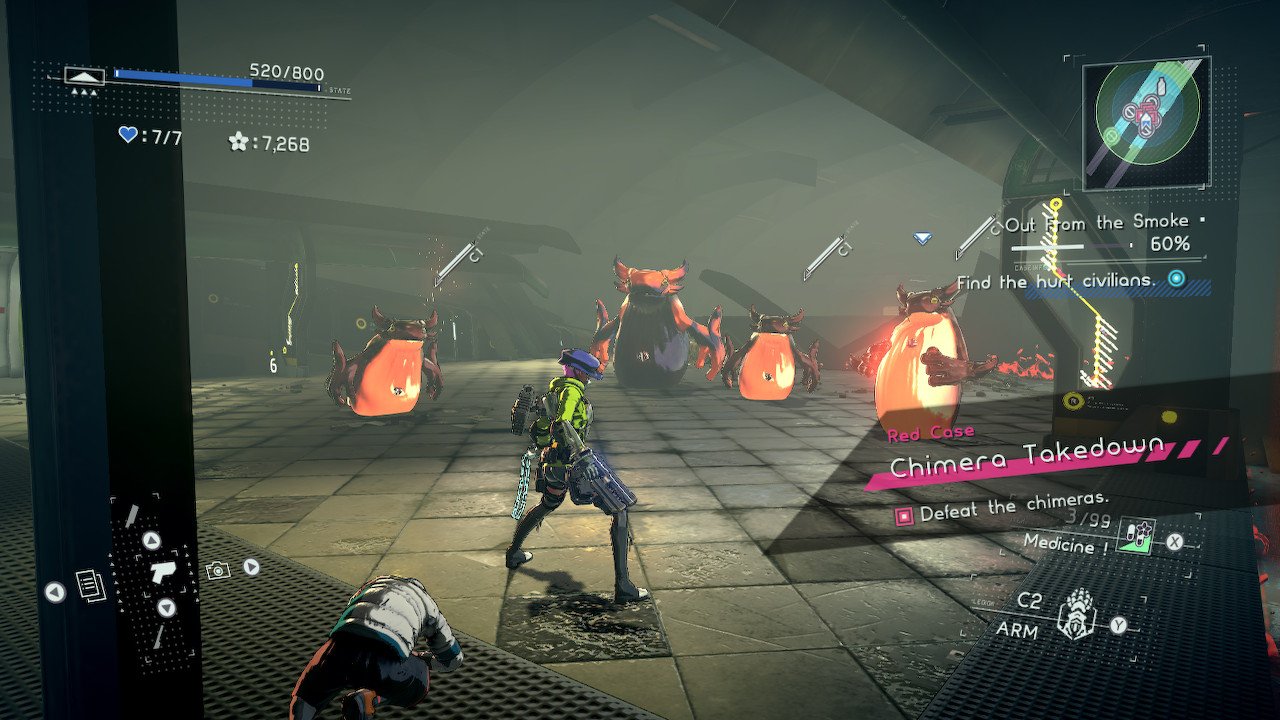The height and width of the screenshot is (720, 1280).
Task: Activate the camera icon
Action: click(217, 570)
